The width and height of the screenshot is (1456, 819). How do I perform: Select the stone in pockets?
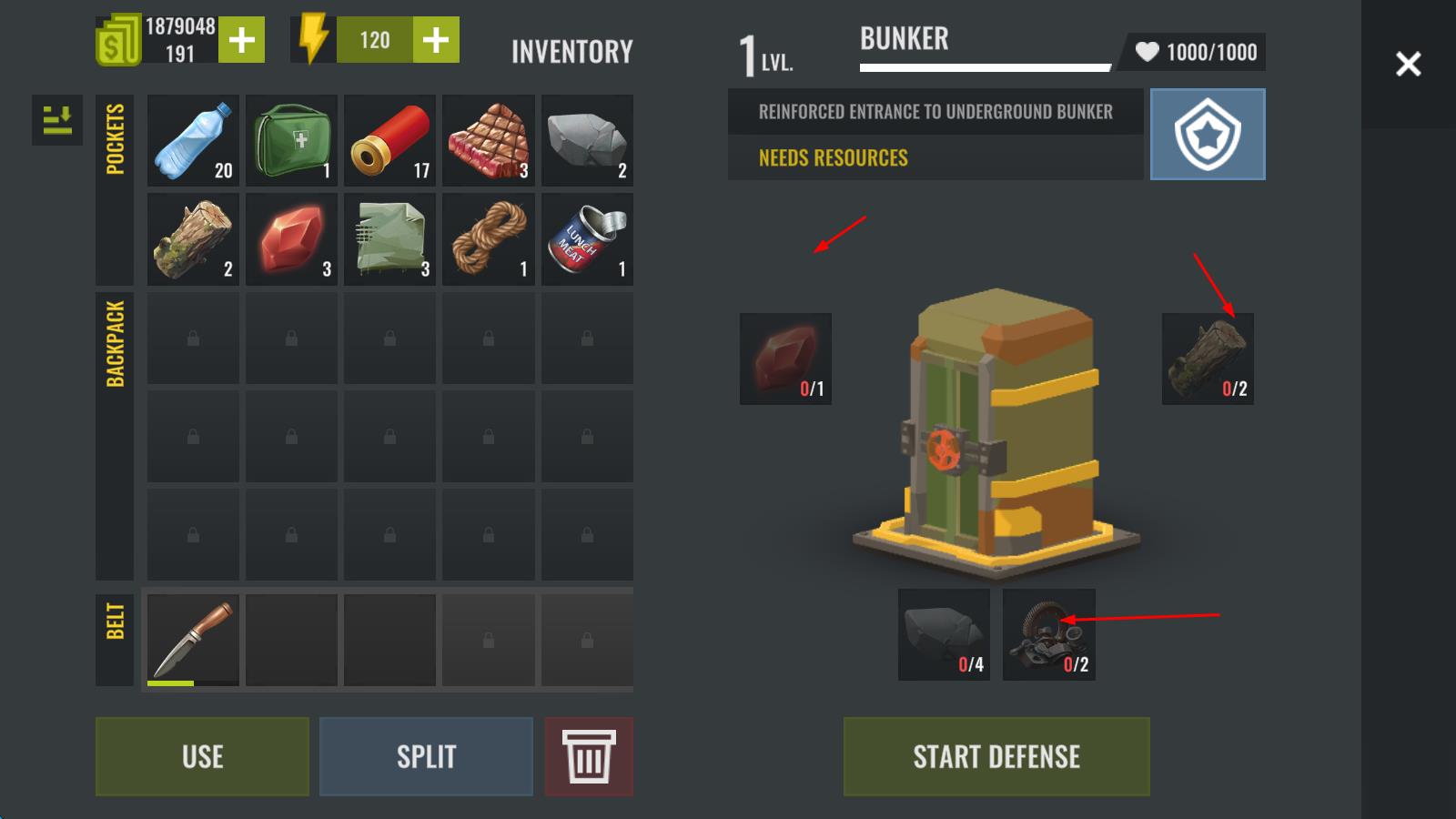point(587,140)
